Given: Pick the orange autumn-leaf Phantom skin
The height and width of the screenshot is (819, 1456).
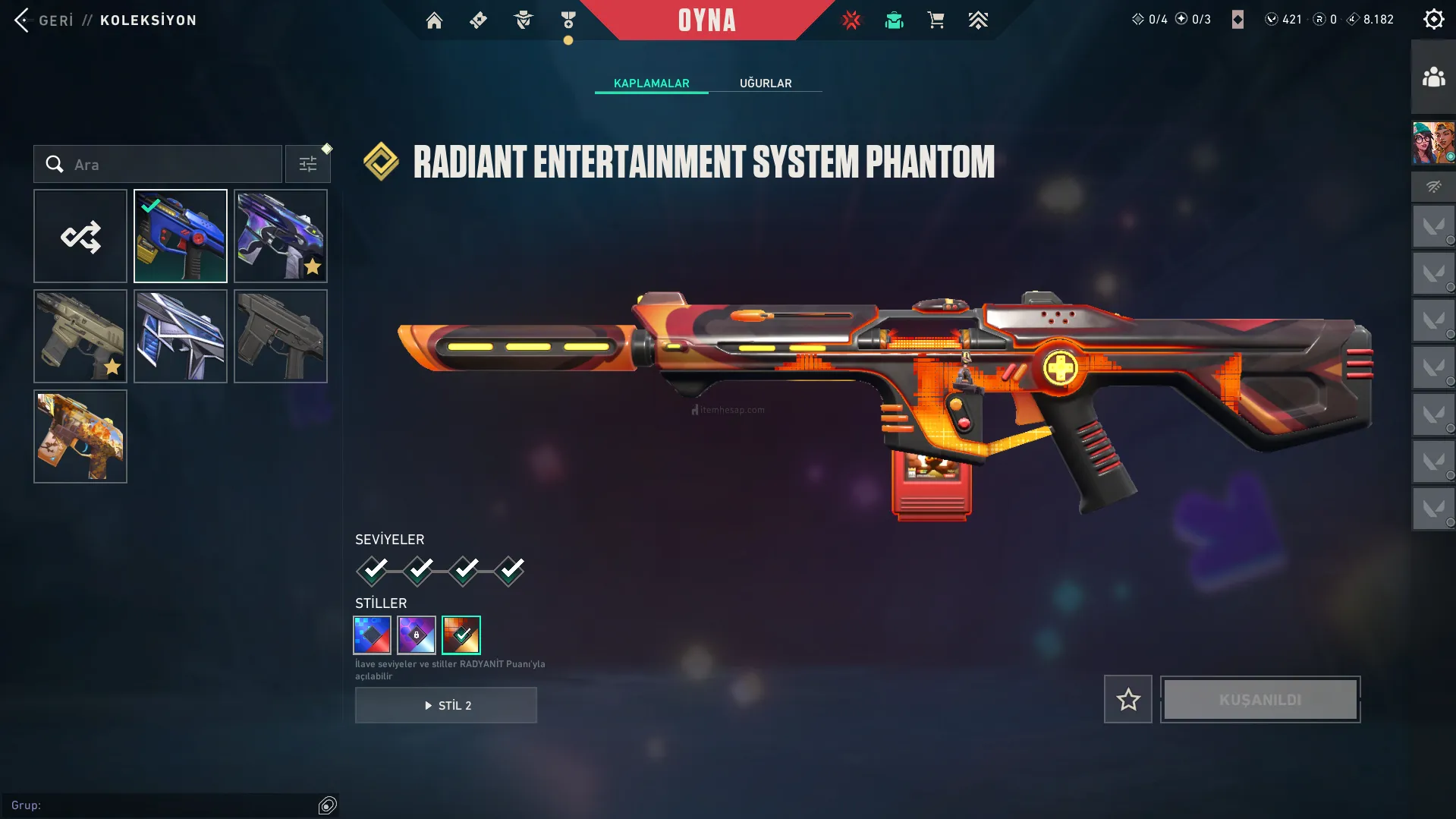Looking at the screenshot, I should (x=80, y=437).
